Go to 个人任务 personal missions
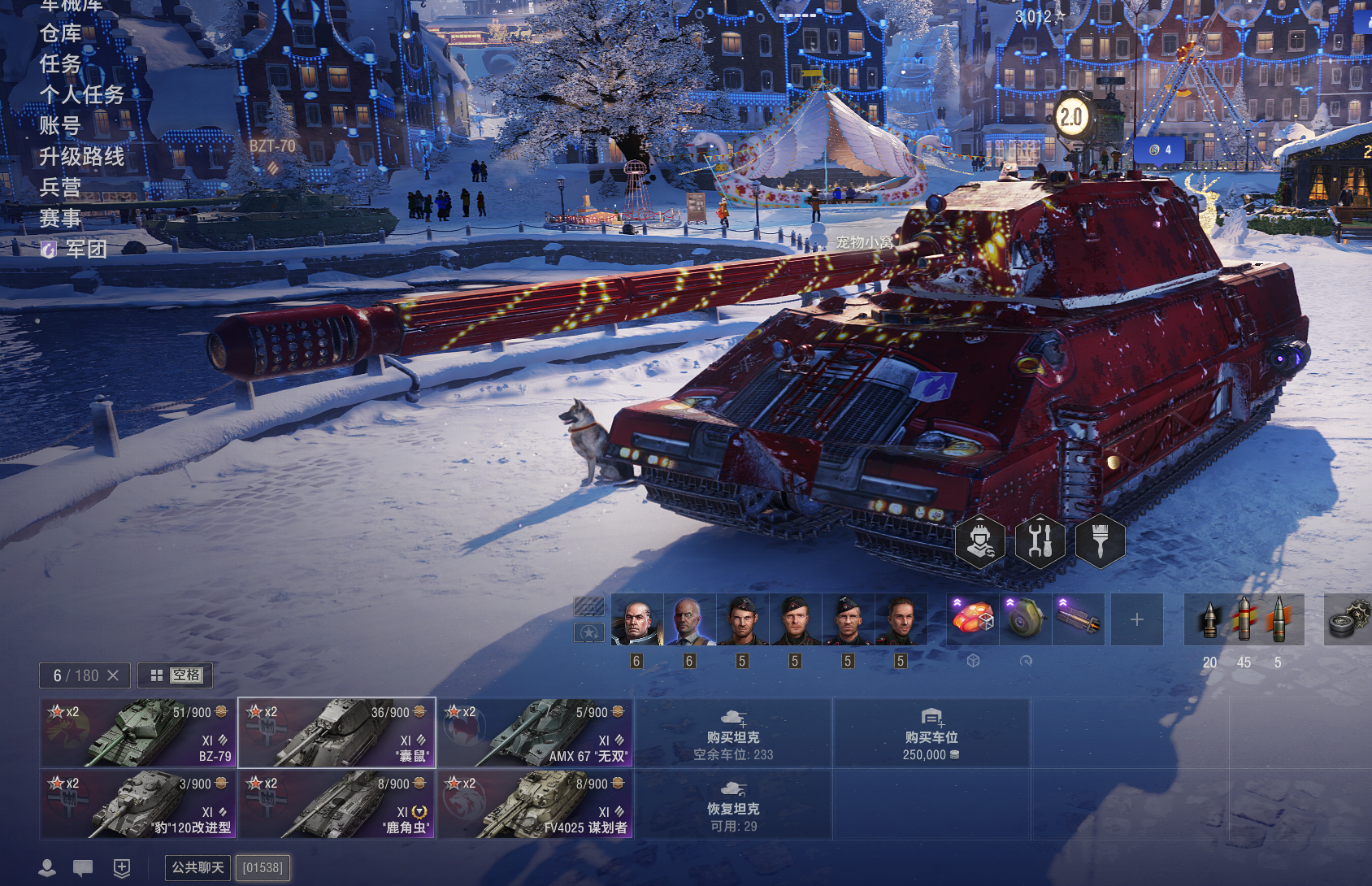Viewport: 1372px width, 886px height. point(82,95)
